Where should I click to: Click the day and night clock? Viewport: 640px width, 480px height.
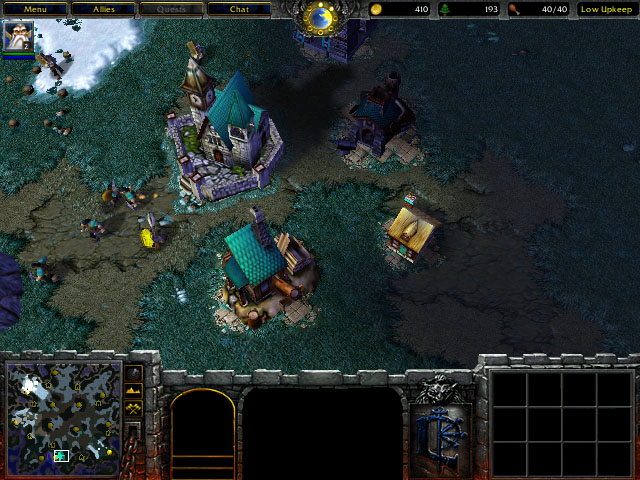click(321, 17)
